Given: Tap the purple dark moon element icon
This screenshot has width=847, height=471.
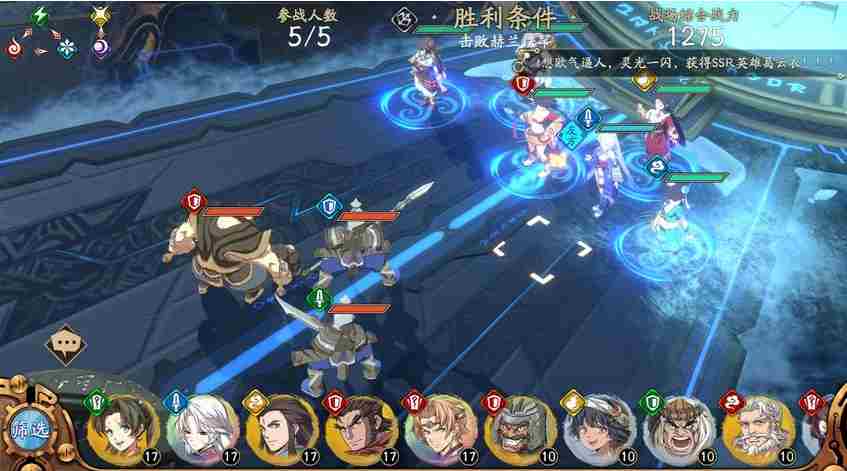Looking at the screenshot, I should (99, 46).
